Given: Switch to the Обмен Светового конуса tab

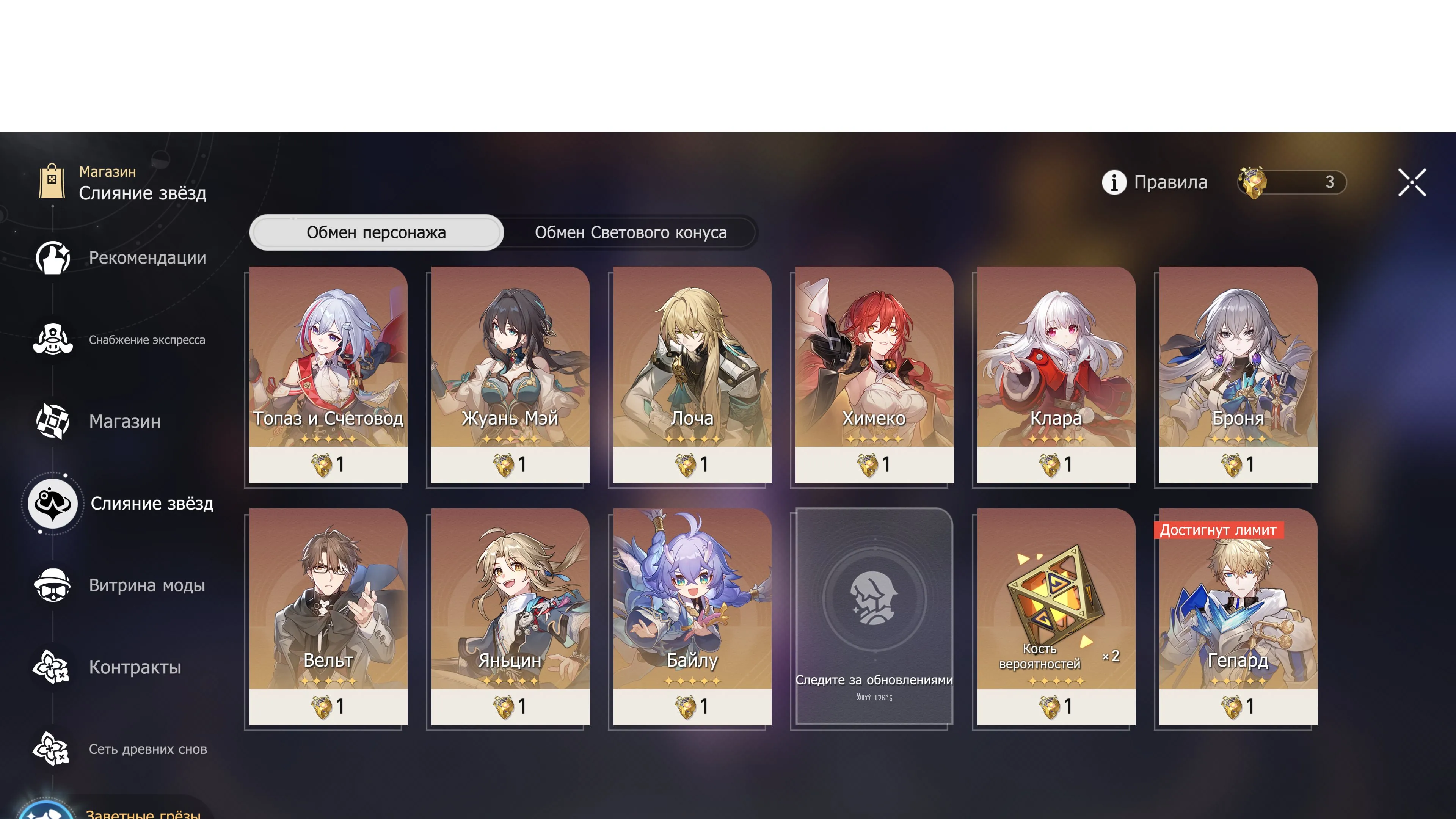Looking at the screenshot, I should pos(630,232).
